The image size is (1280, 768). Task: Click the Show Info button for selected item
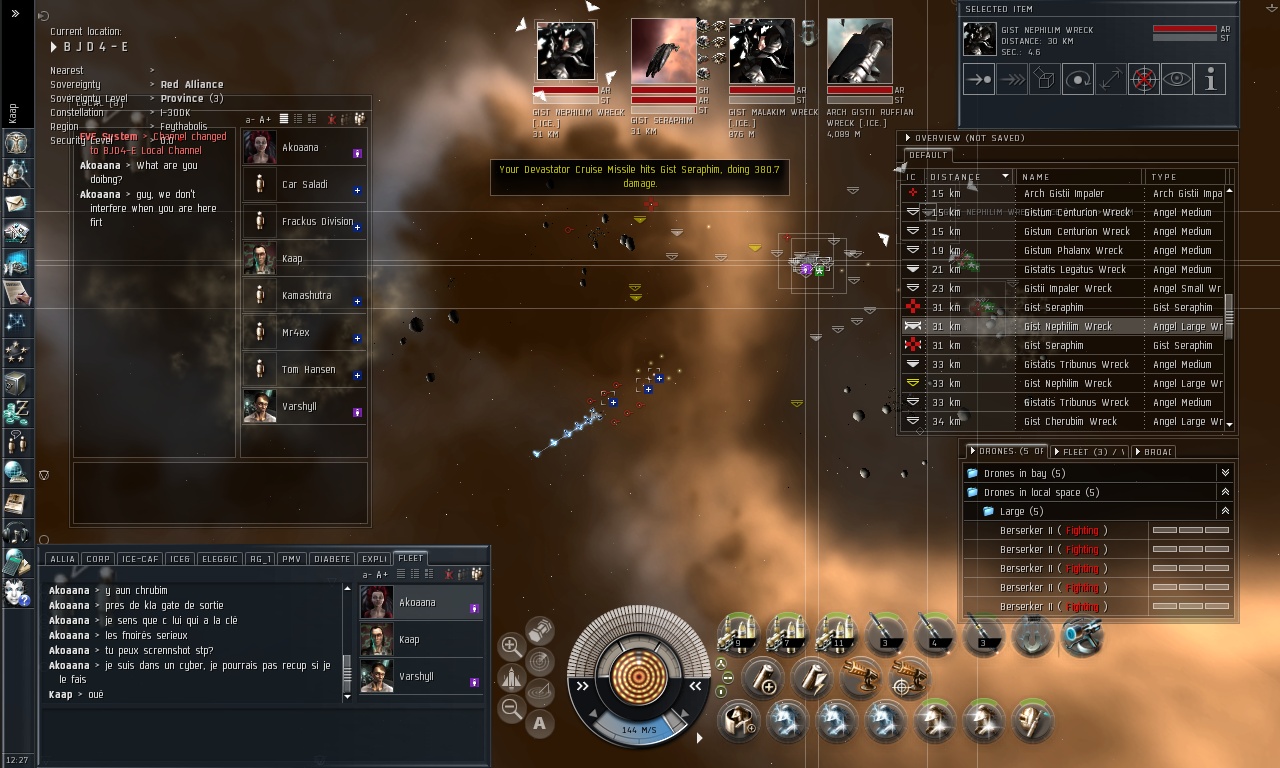(x=1210, y=79)
